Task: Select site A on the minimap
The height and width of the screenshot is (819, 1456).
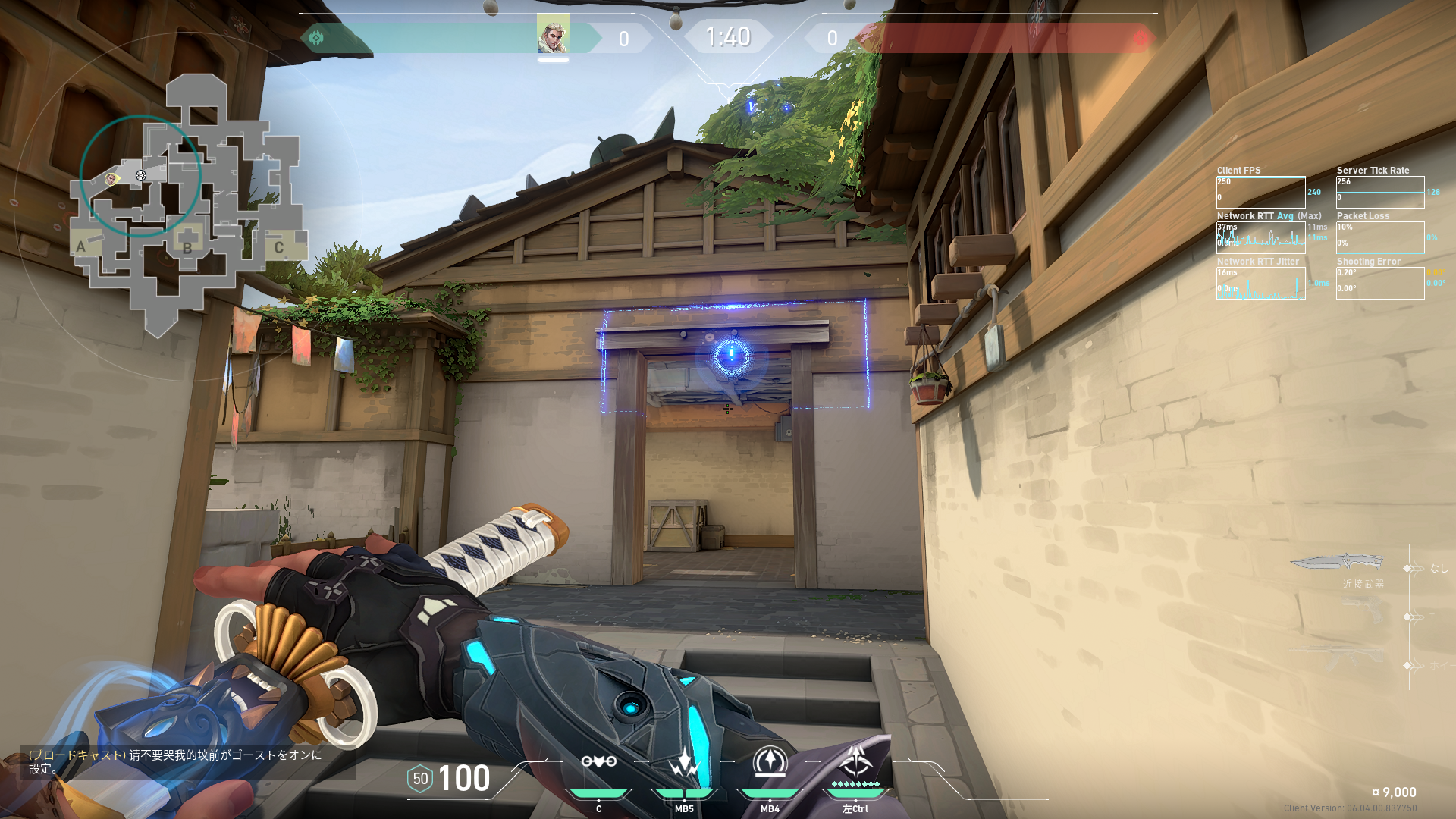Action: (81, 246)
